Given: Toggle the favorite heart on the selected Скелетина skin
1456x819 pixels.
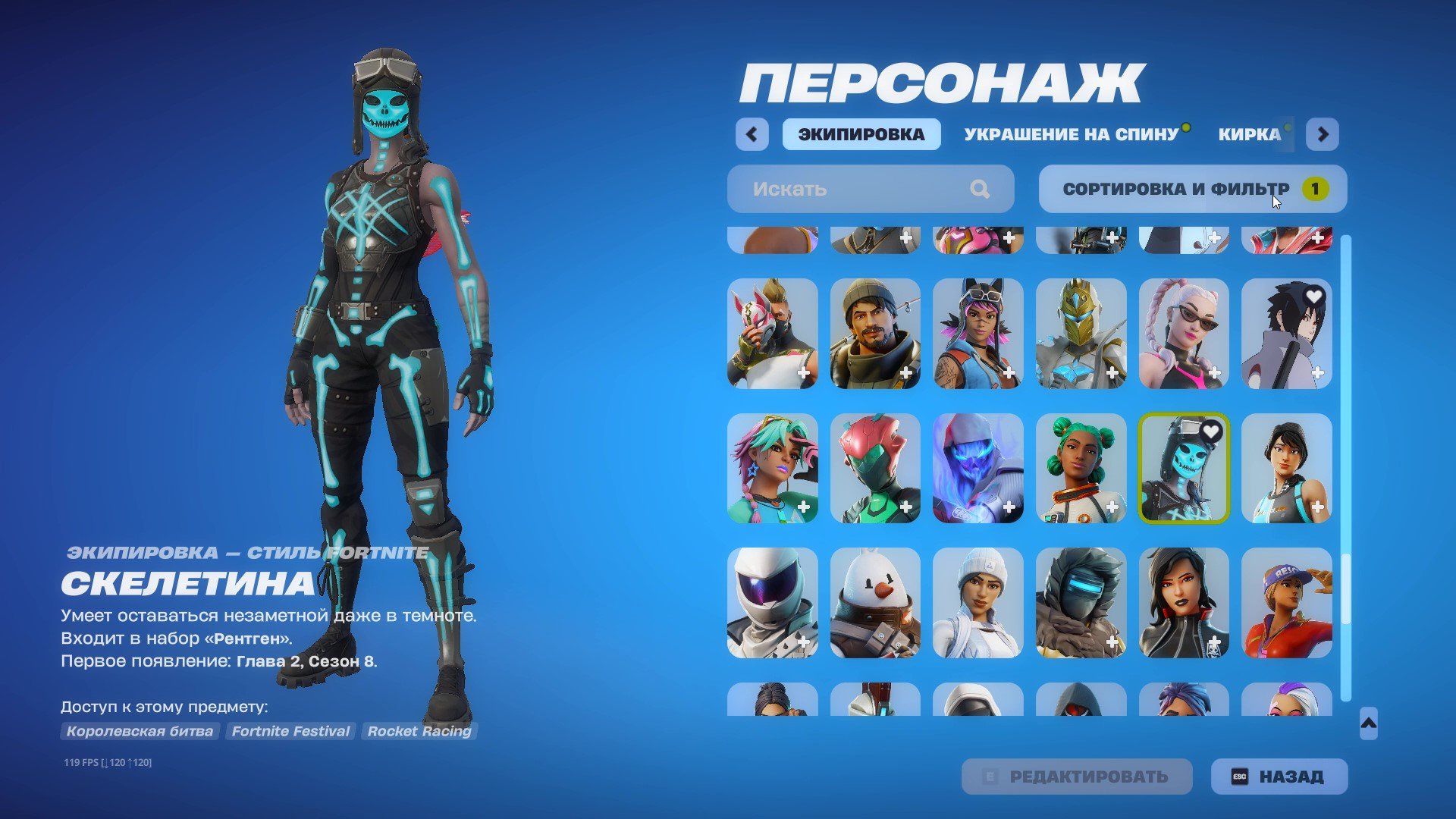Looking at the screenshot, I should (x=1213, y=432).
